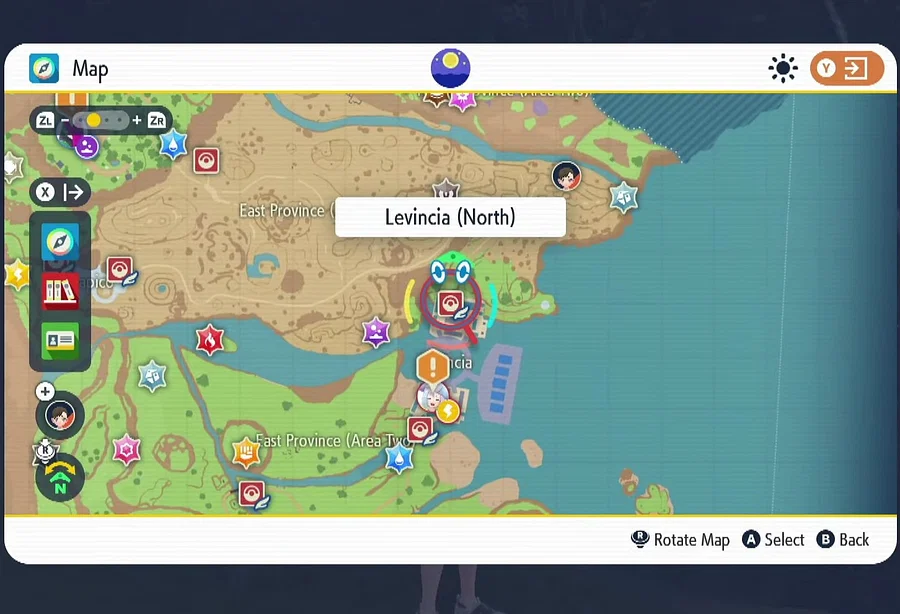This screenshot has height=614, width=900.
Task: Expand the side panel arrow toggle
Action: (x=61, y=192)
